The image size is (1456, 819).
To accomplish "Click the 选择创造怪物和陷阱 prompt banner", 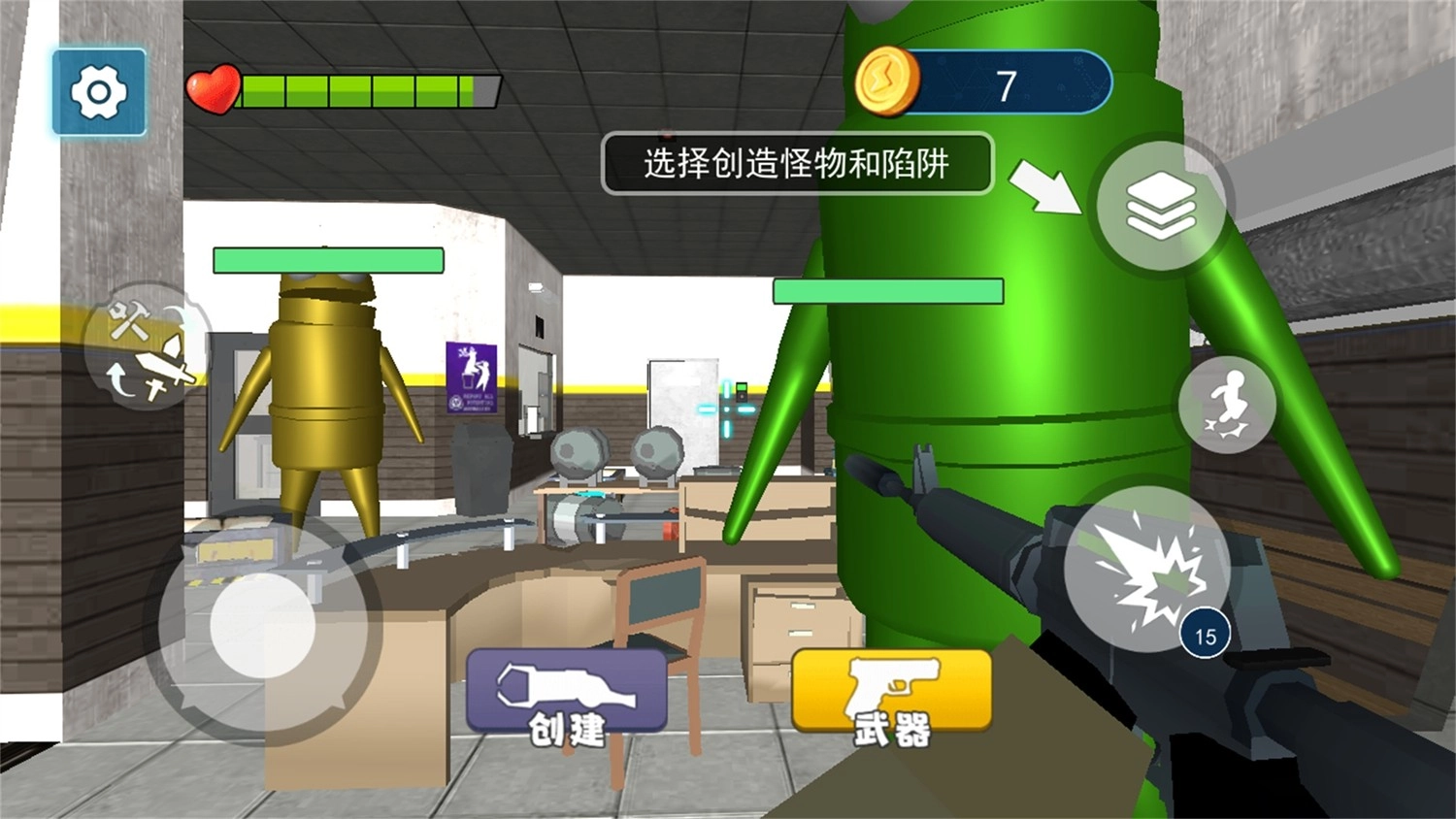I will tap(798, 165).
